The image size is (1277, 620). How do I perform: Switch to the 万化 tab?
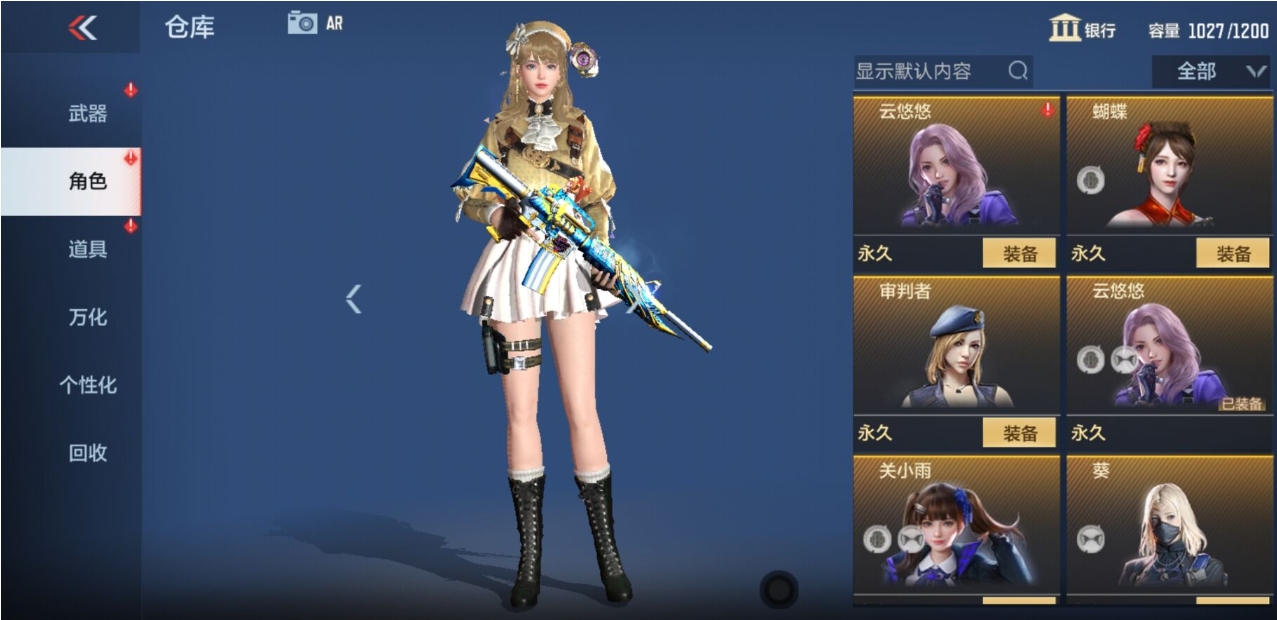click(x=88, y=318)
